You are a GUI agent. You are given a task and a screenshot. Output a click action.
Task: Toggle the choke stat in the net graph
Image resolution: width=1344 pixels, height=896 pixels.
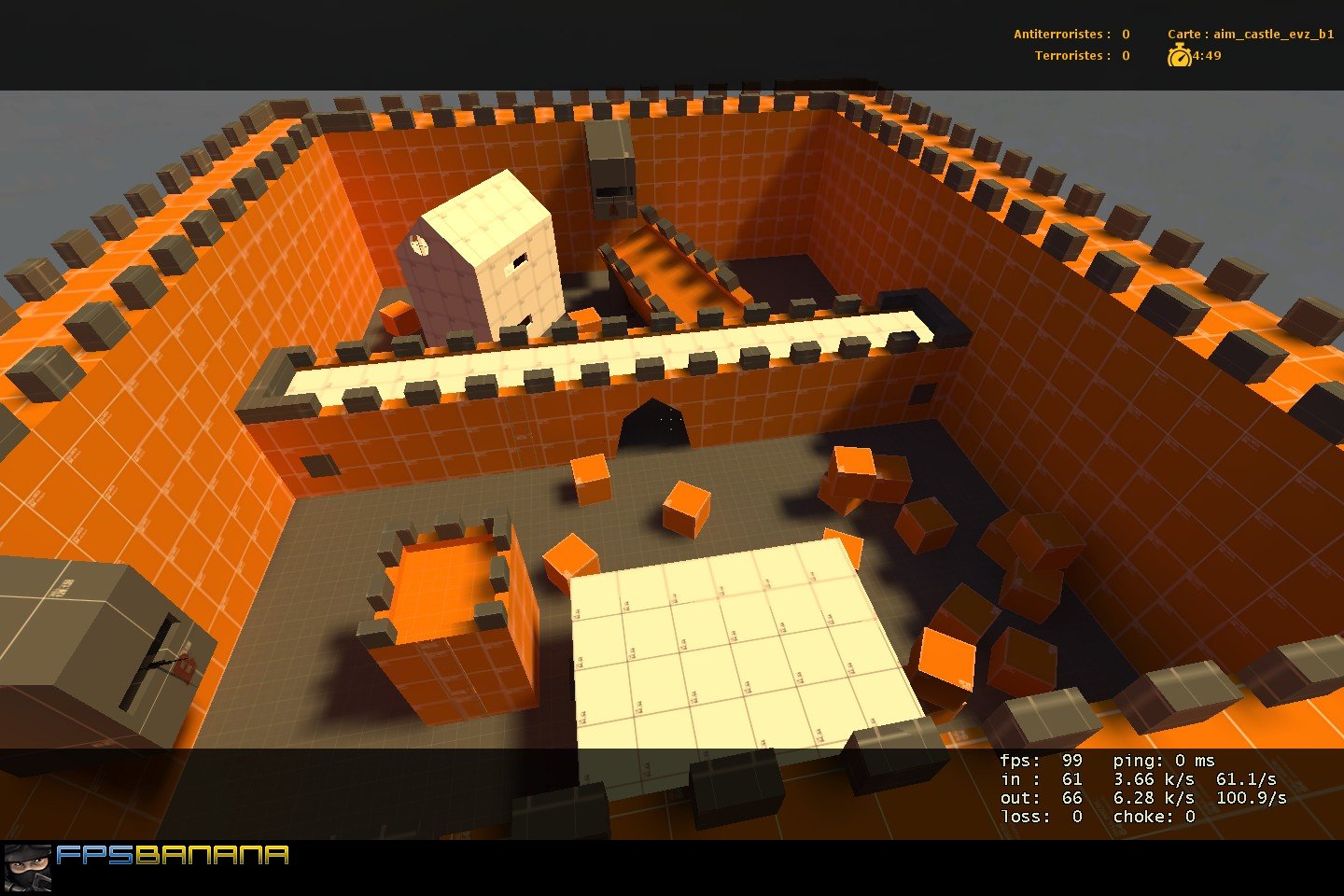1154,816
